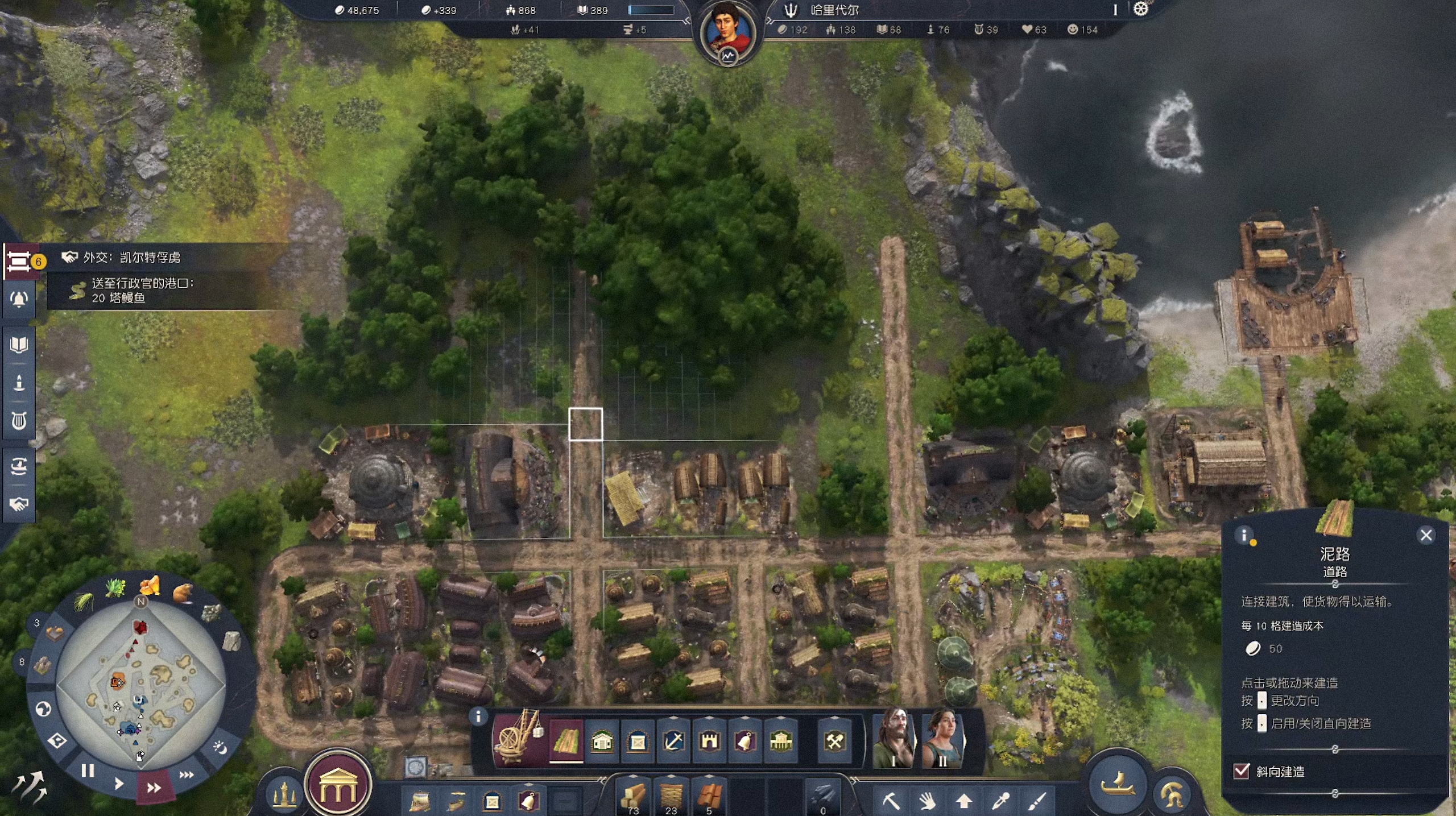Select the tier I population portrait
The height and width of the screenshot is (816, 1456).
click(894, 738)
